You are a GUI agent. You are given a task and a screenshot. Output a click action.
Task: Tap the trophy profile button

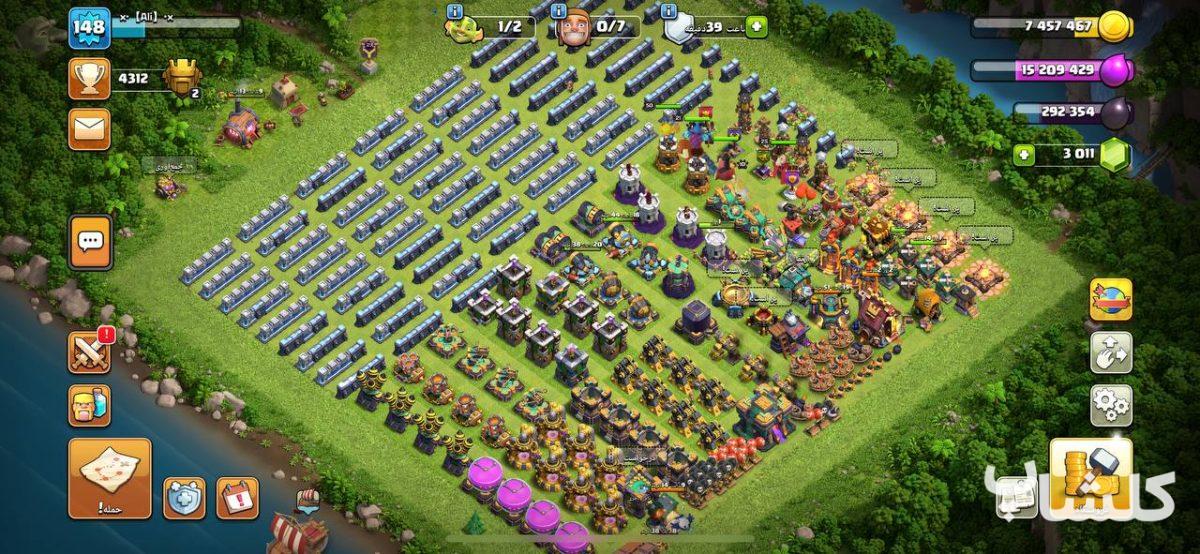coord(89,78)
